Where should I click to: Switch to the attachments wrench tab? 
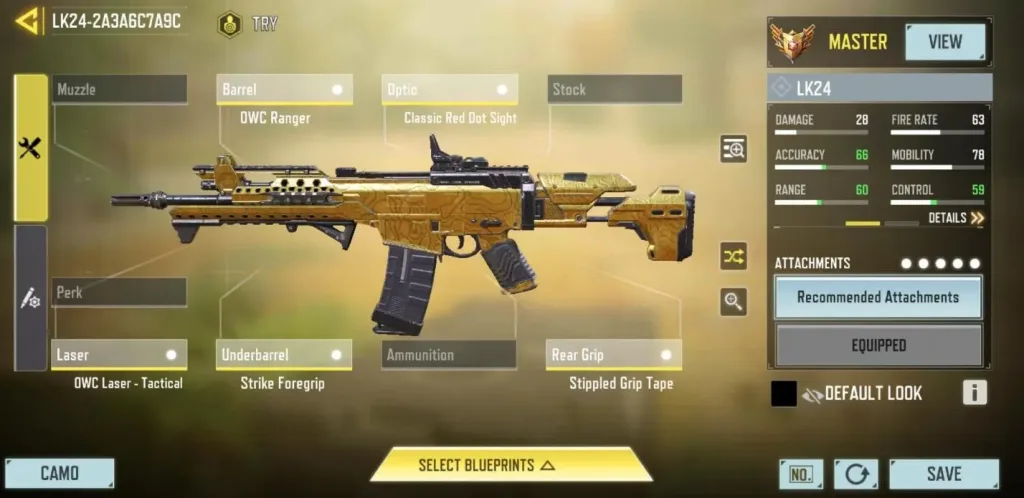click(x=30, y=148)
